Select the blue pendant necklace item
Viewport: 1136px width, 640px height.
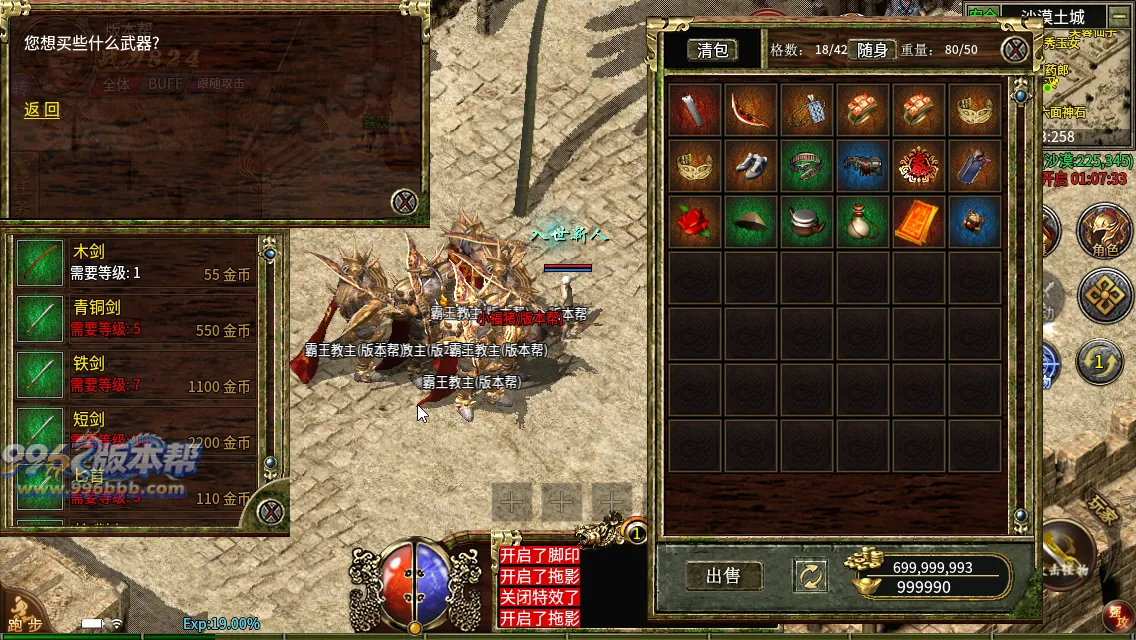(x=806, y=110)
